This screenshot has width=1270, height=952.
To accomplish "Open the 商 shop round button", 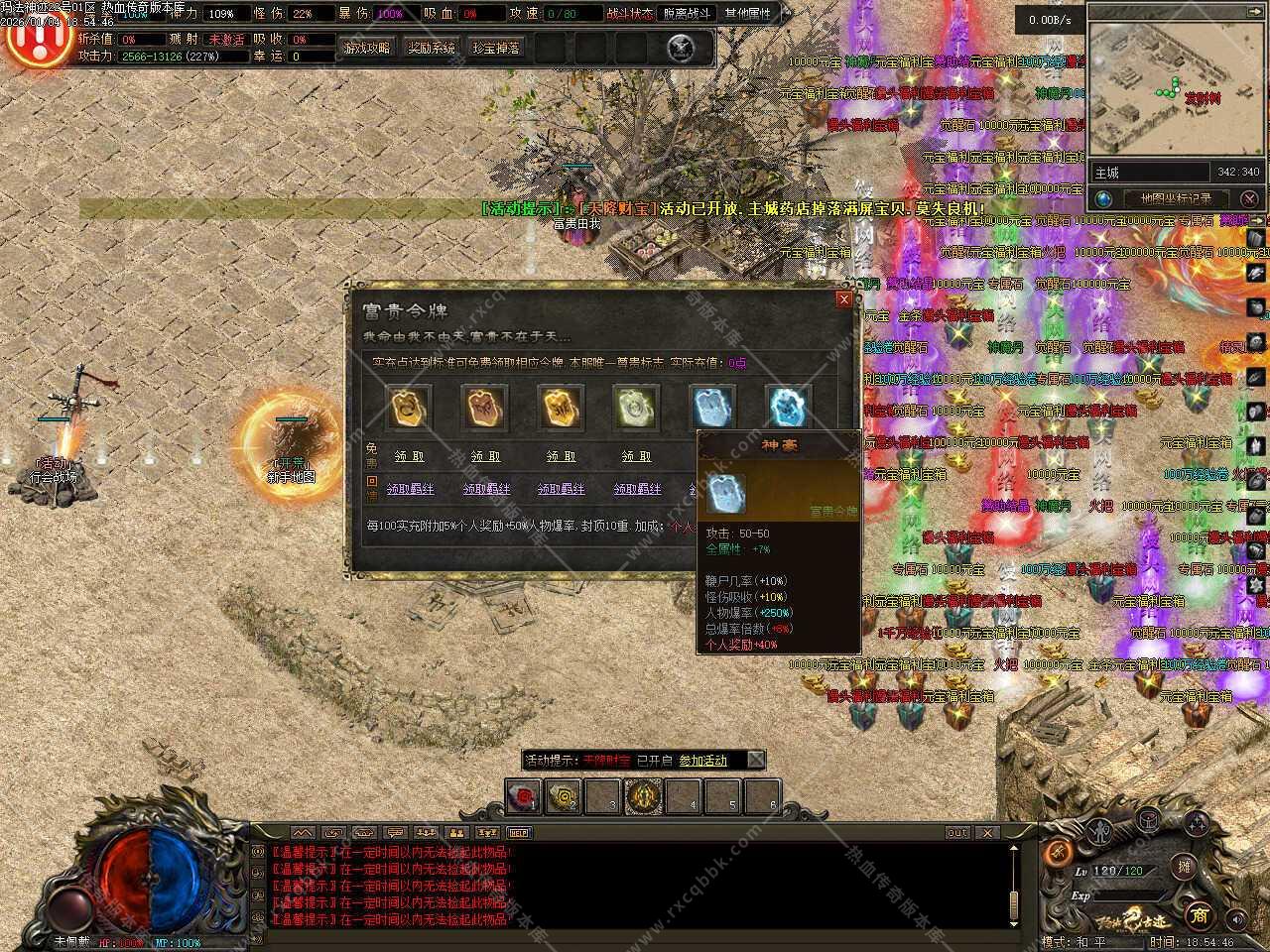I will pyautogui.click(x=1199, y=913).
